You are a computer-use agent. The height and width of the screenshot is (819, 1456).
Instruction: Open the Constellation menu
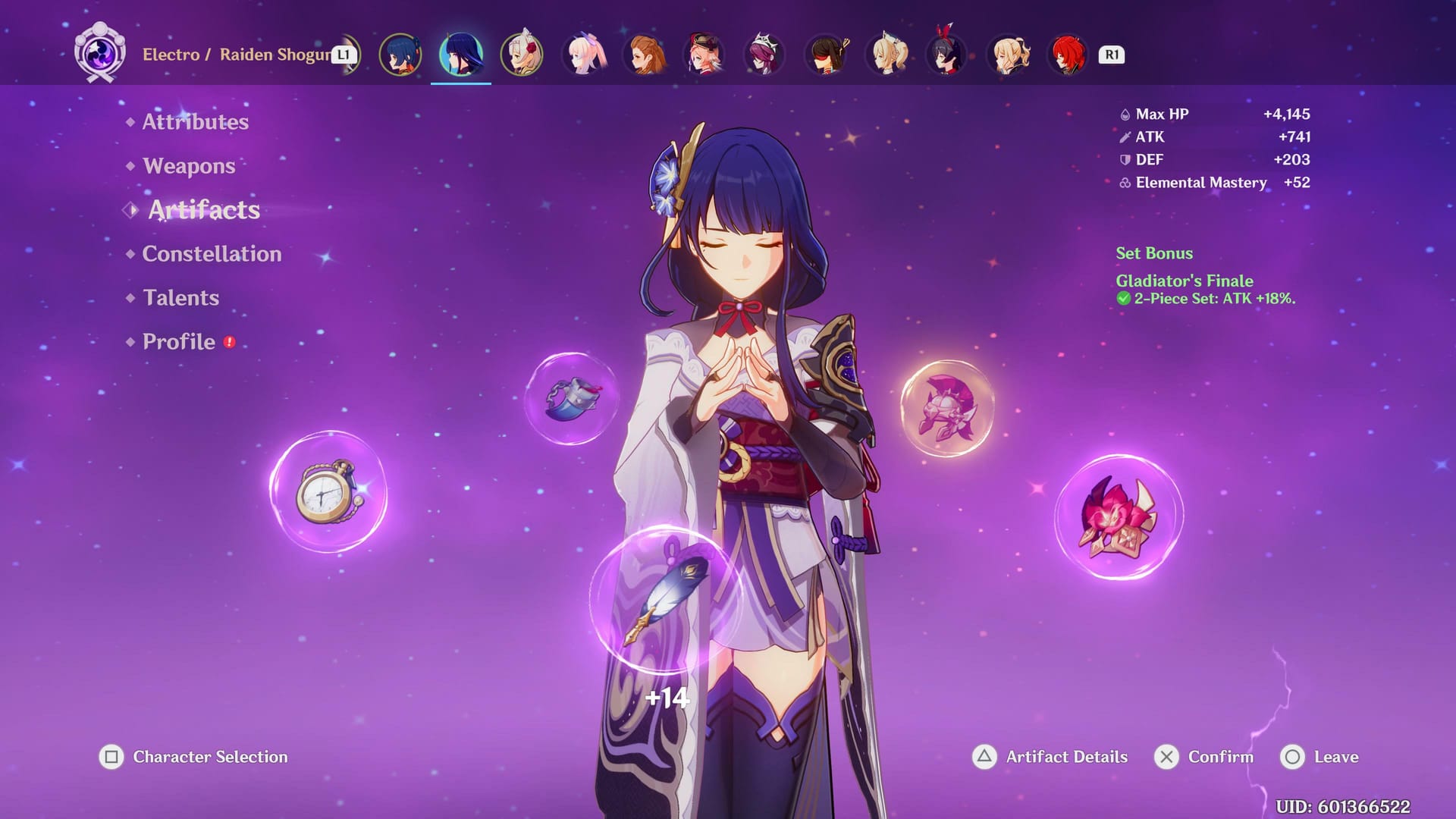click(212, 254)
